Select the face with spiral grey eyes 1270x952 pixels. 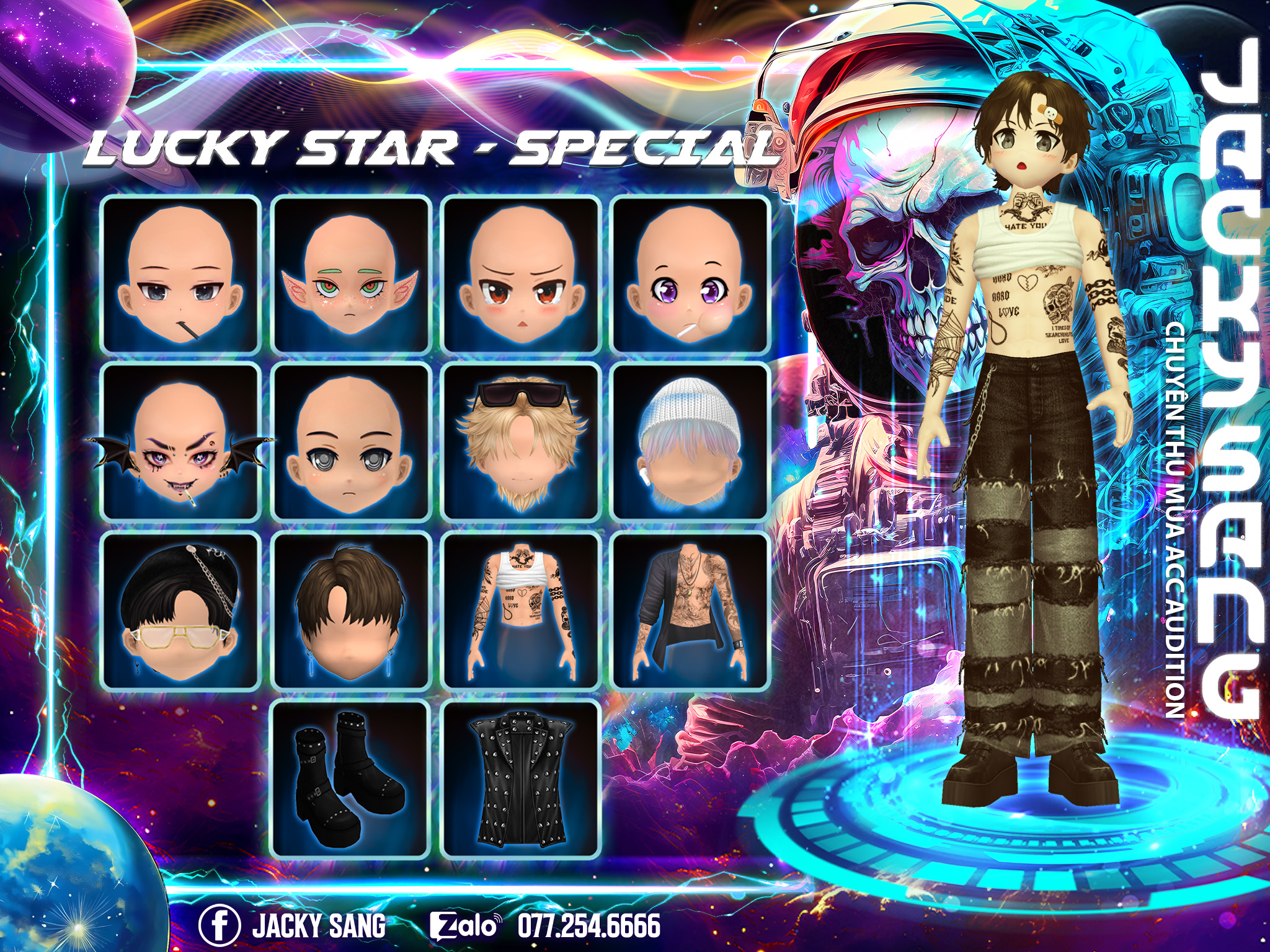pos(351,443)
